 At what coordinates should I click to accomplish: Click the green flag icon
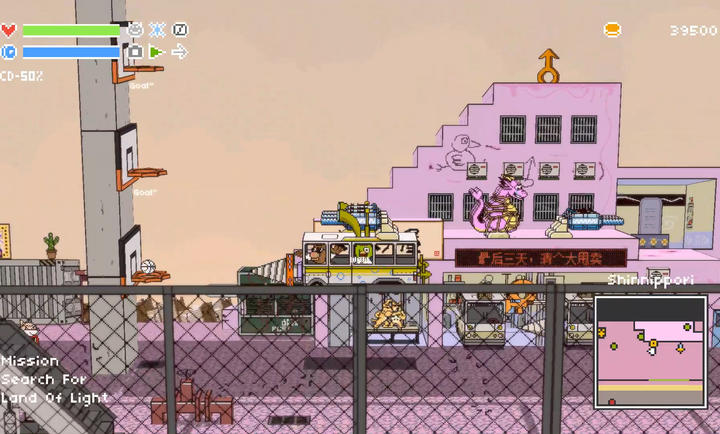pos(157,51)
